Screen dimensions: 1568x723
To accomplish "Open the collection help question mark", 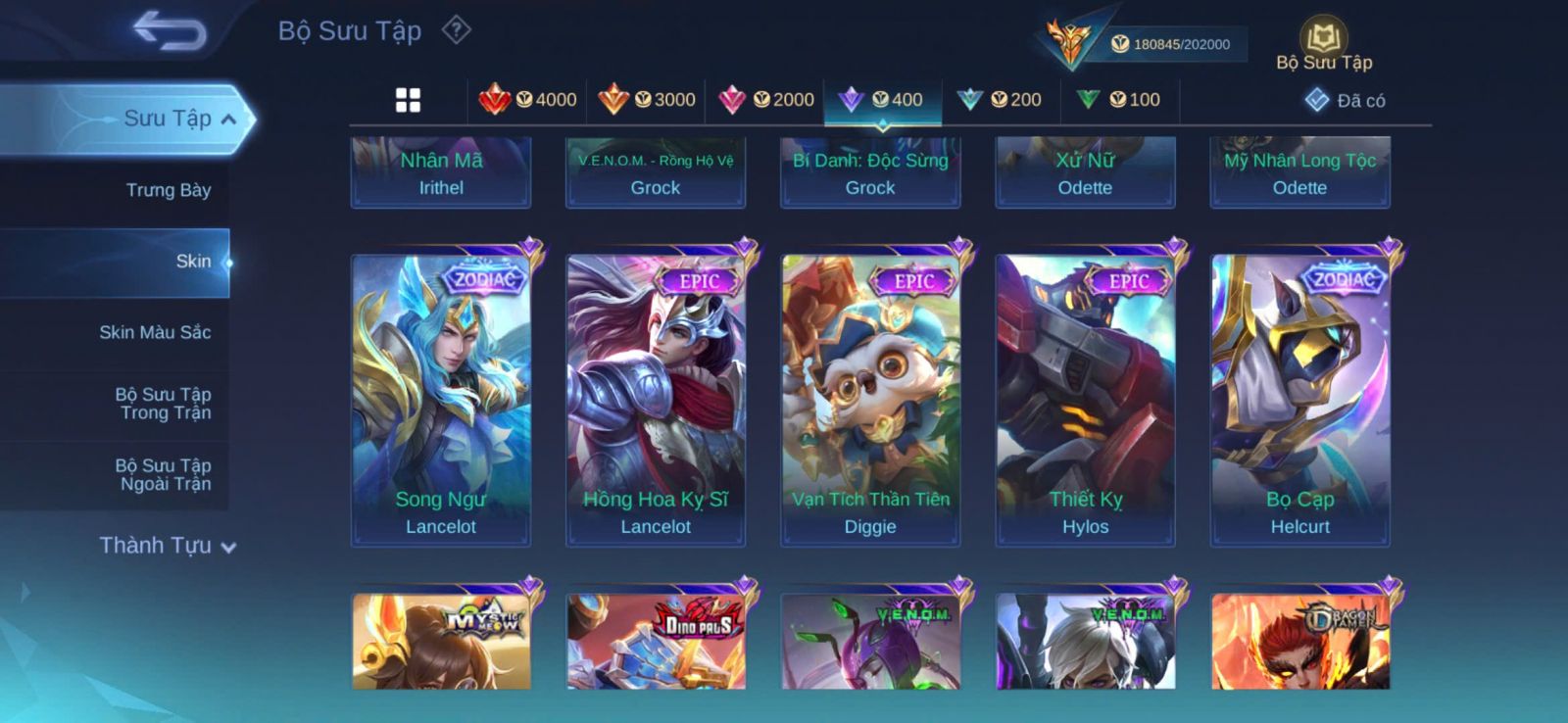I will tap(456, 30).
